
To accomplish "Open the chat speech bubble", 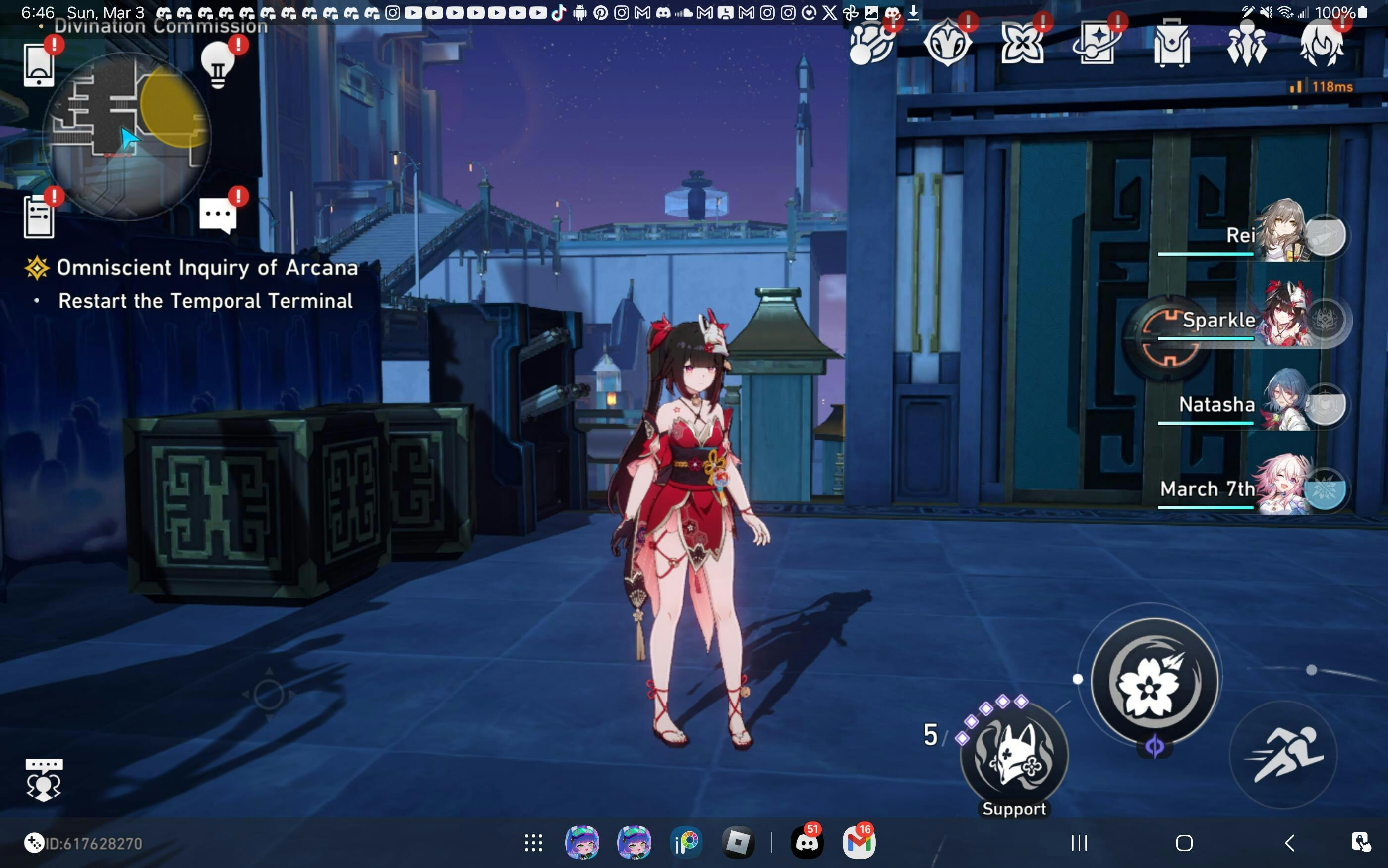I will [x=218, y=216].
